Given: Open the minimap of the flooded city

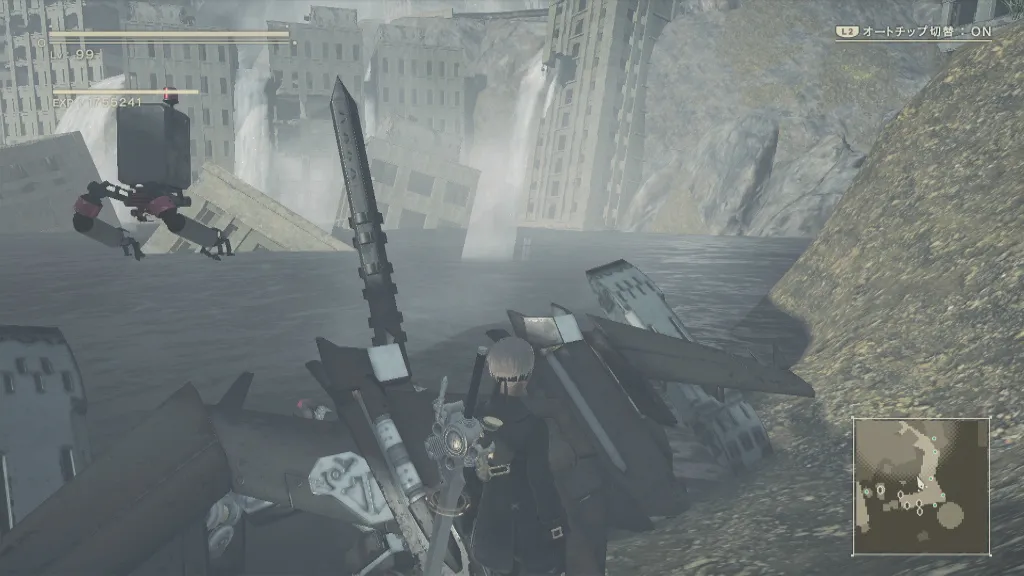Looking at the screenshot, I should pyautogui.click(x=921, y=486).
